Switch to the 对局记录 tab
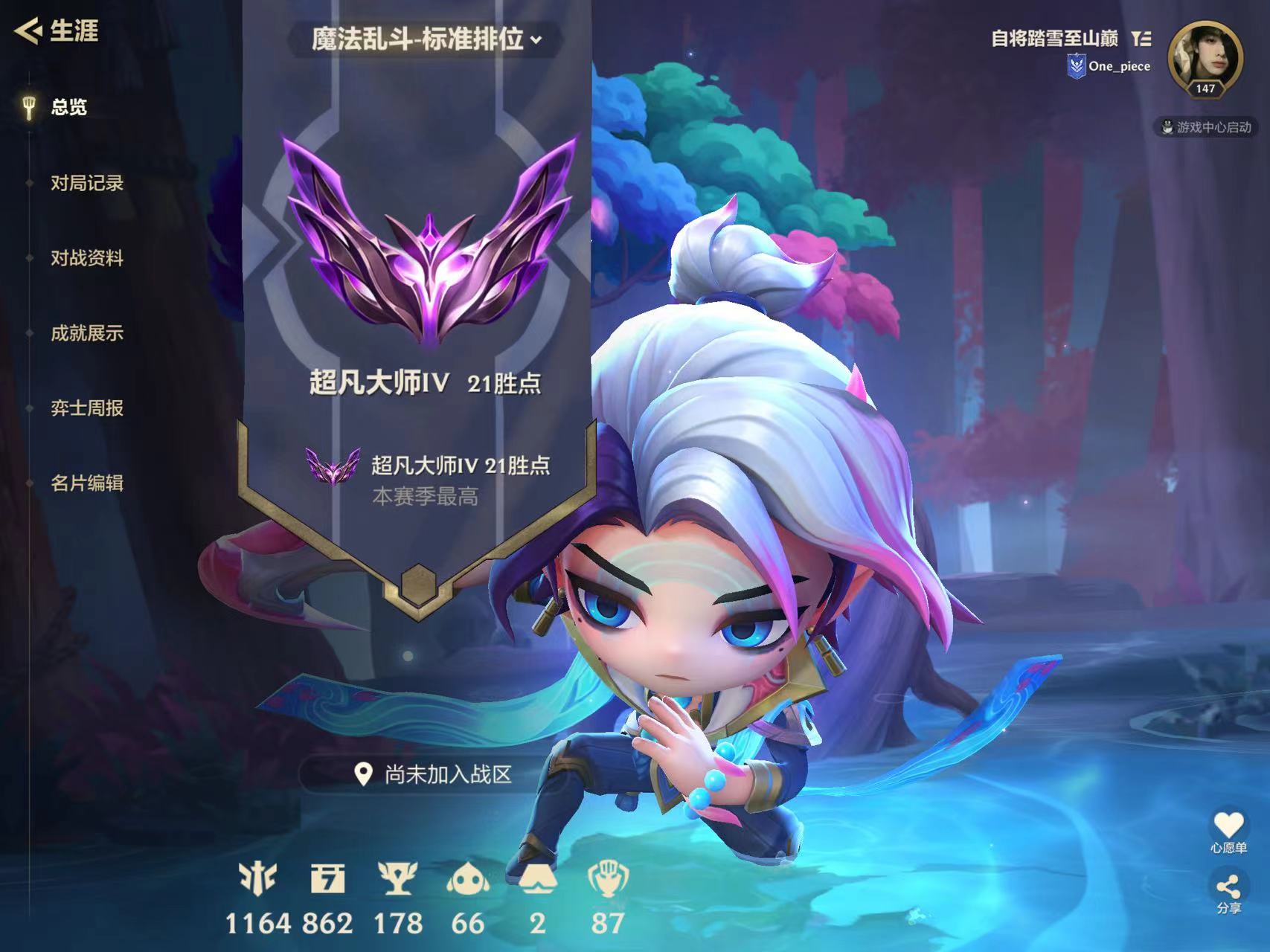The width and height of the screenshot is (1270, 952). click(x=89, y=183)
